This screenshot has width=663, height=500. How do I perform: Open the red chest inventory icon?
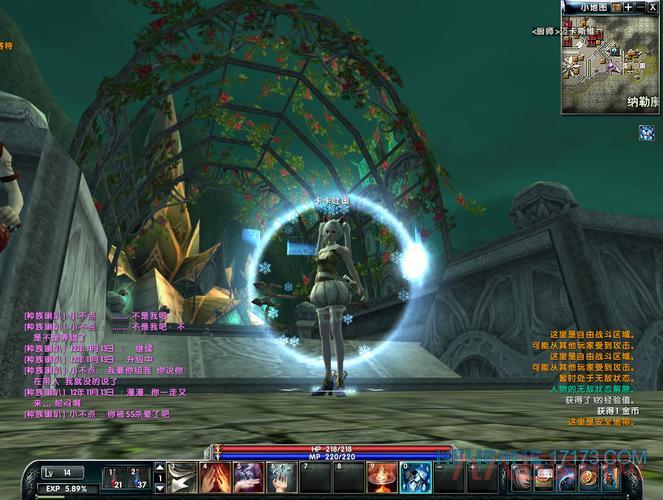pyautogui.click(x=546, y=477)
